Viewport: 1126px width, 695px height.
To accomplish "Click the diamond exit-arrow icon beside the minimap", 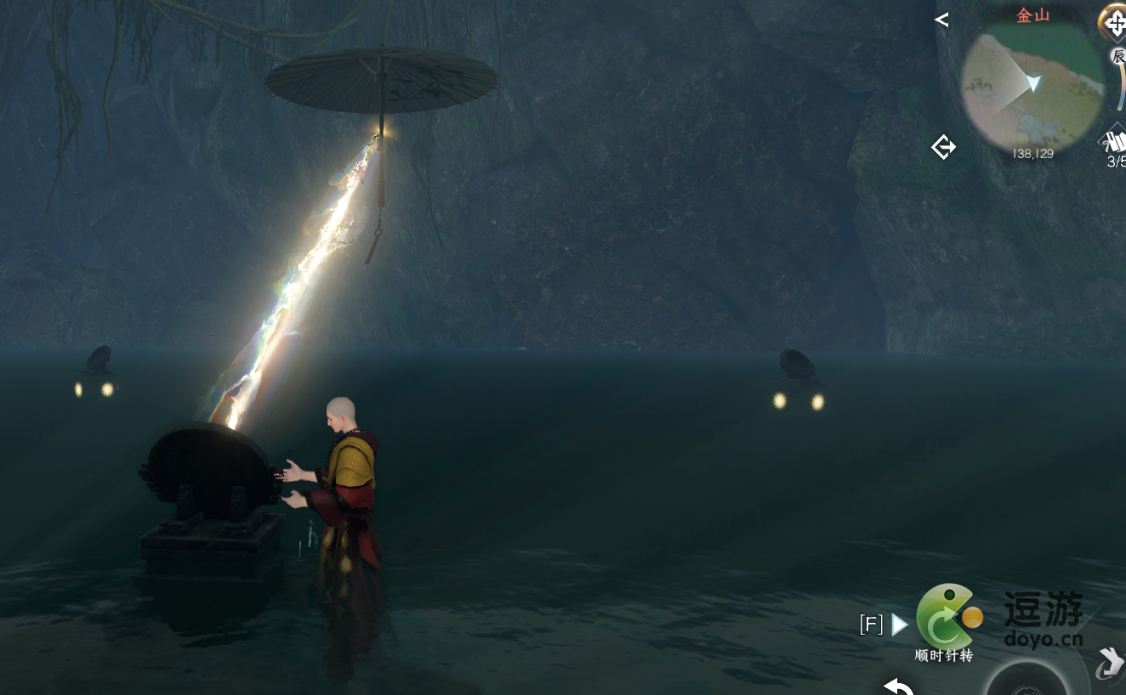I will [943, 148].
